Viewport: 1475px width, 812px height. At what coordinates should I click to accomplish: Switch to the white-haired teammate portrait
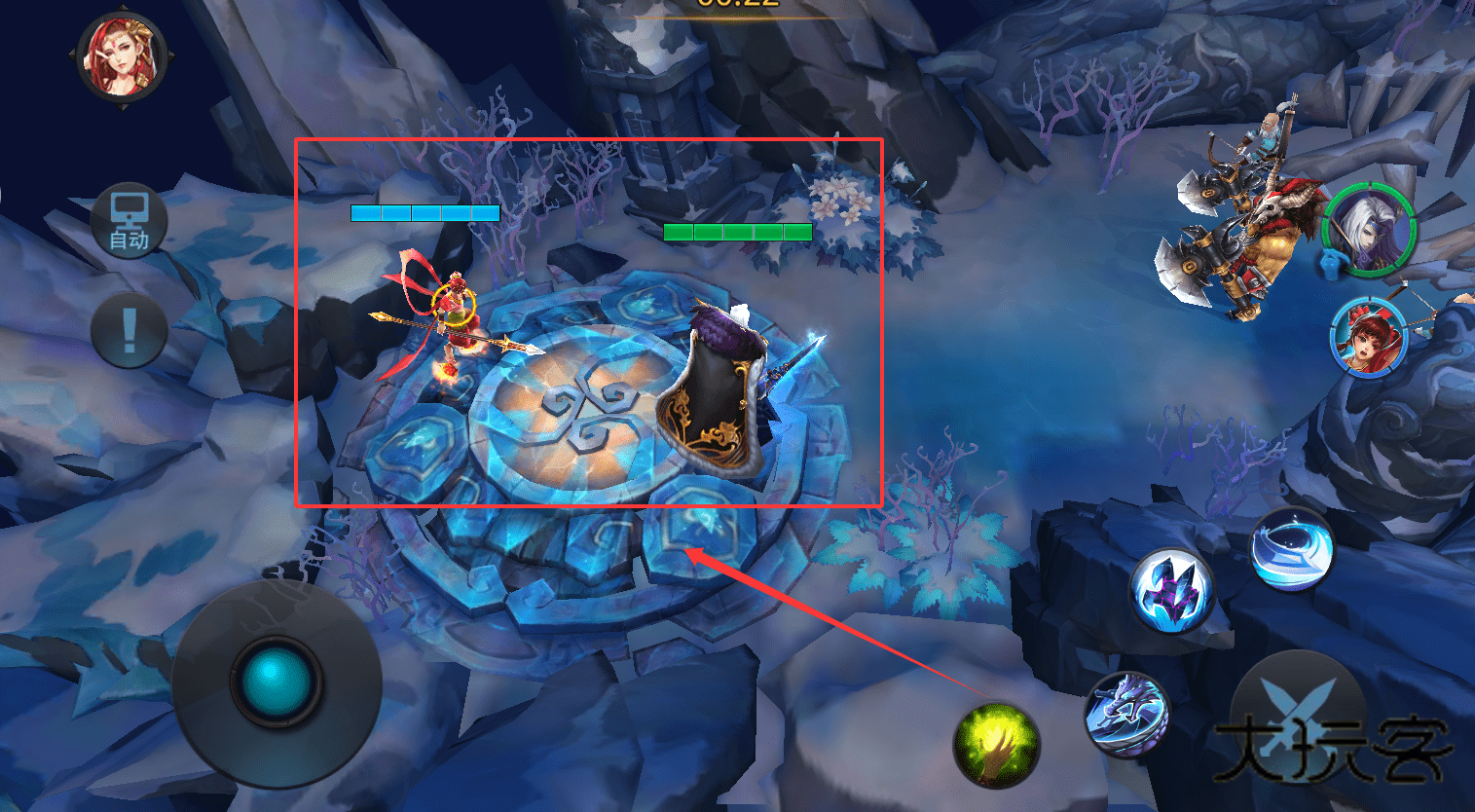[x=1370, y=231]
